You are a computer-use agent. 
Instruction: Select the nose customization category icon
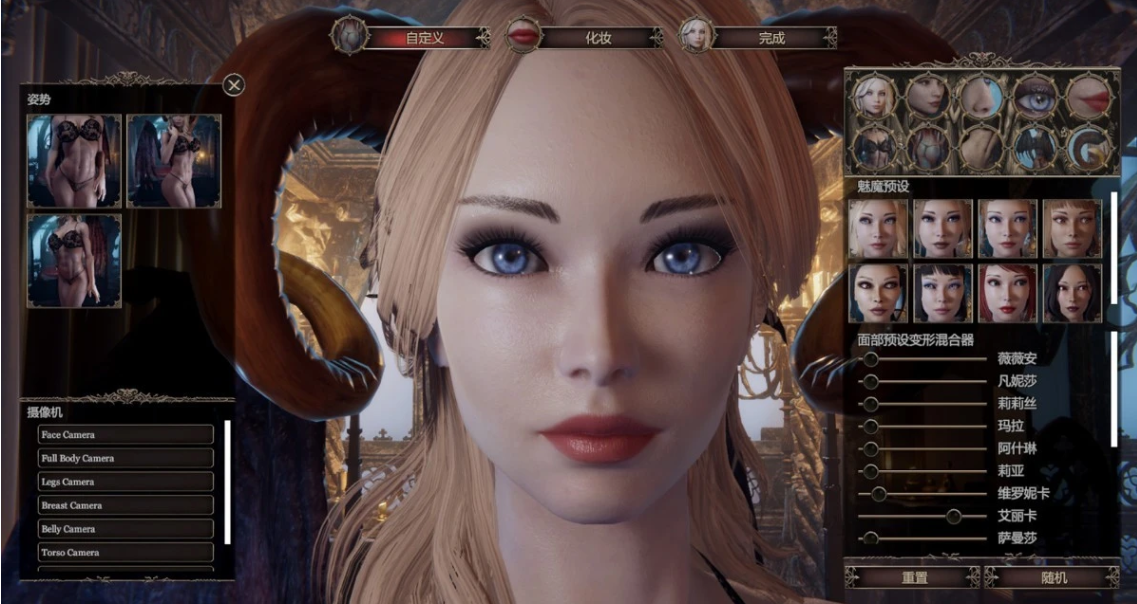point(982,97)
